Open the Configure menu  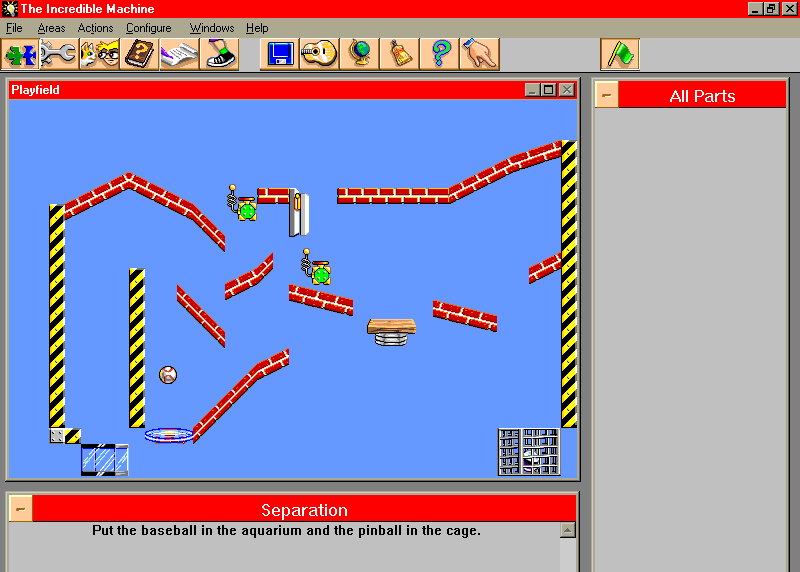click(x=148, y=28)
